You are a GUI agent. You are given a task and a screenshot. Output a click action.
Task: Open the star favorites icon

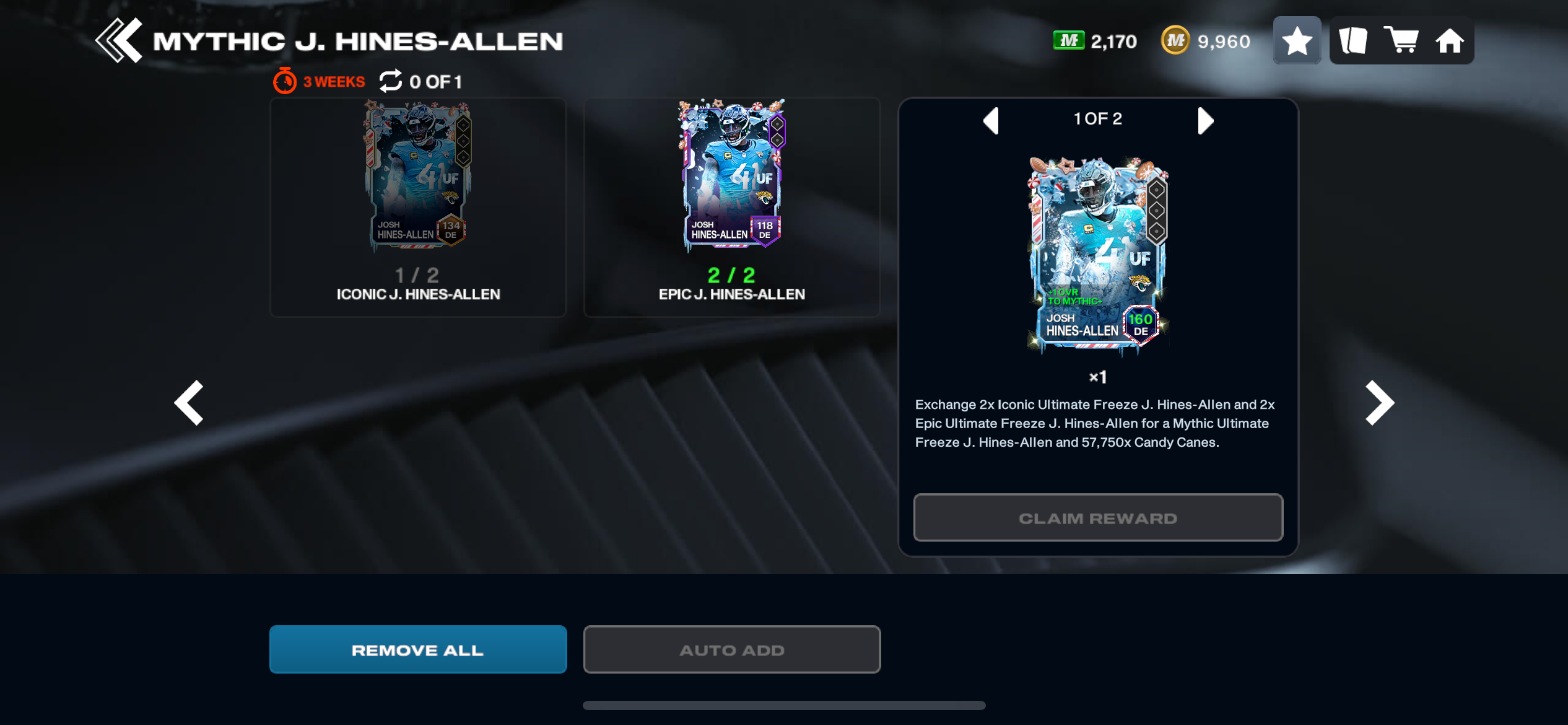[x=1297, y=41]
